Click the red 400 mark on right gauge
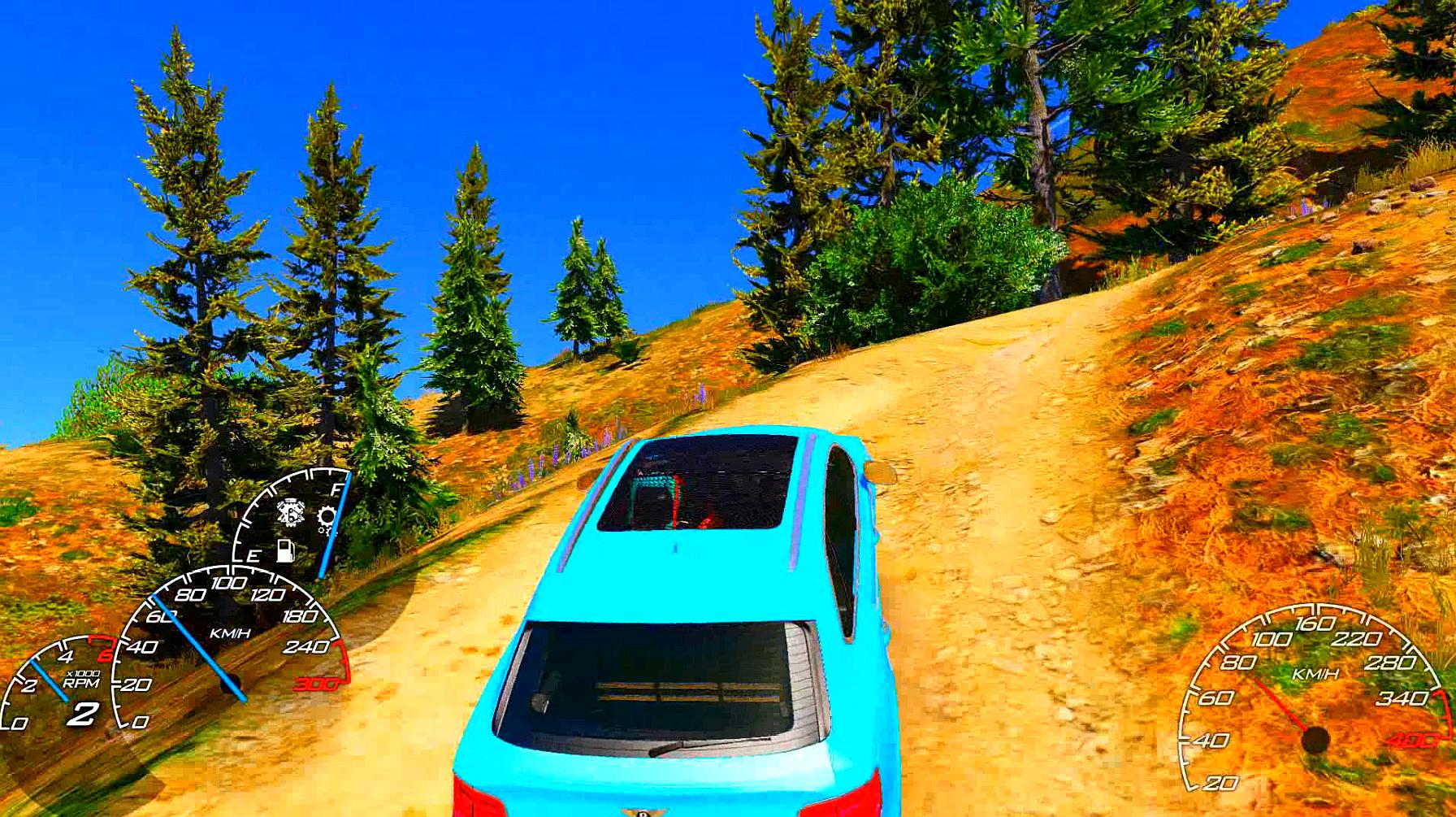The width and height of the screenshot is (1456, 817). (x=1415, y=739)
